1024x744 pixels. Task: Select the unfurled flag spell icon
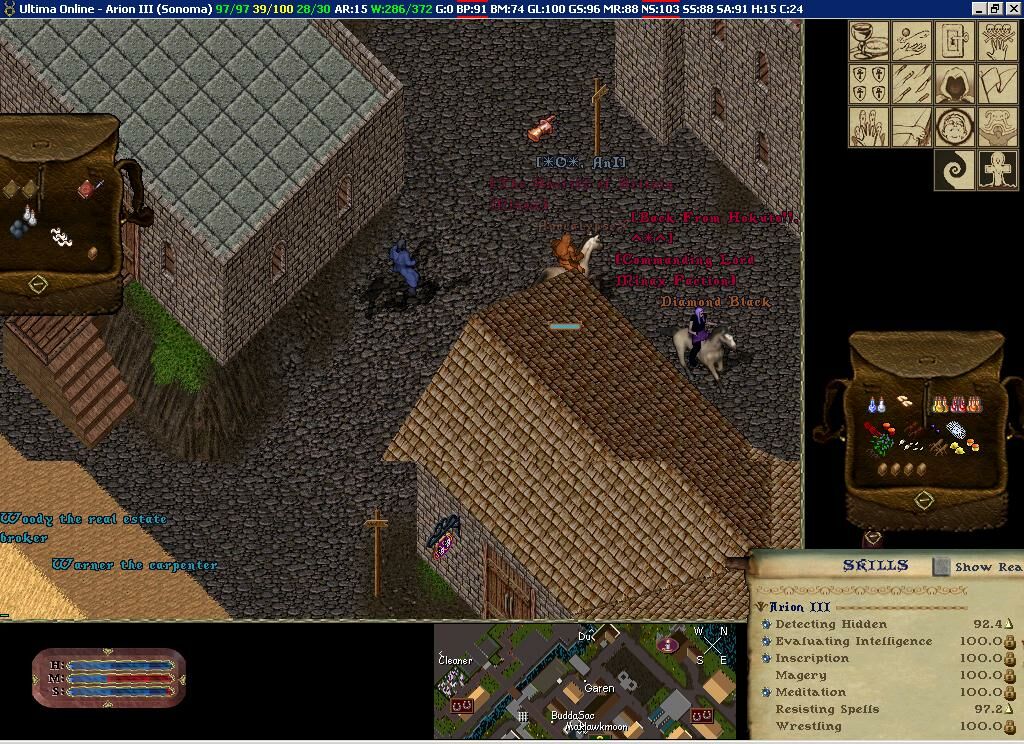click(997, 84)
